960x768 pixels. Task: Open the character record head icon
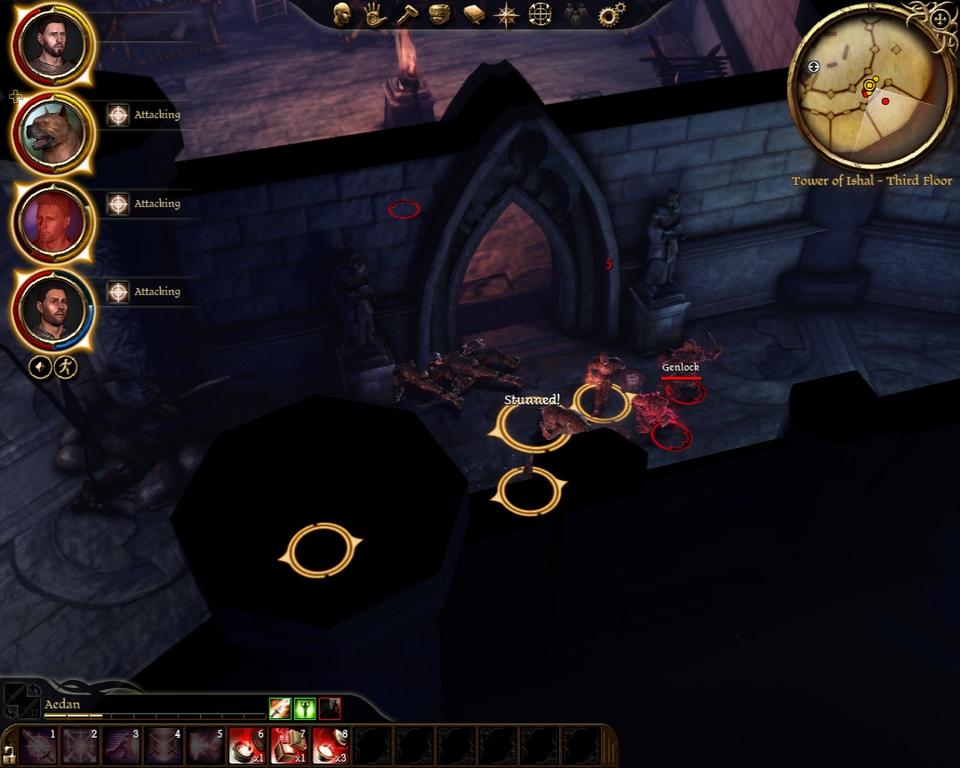[343, 15]
